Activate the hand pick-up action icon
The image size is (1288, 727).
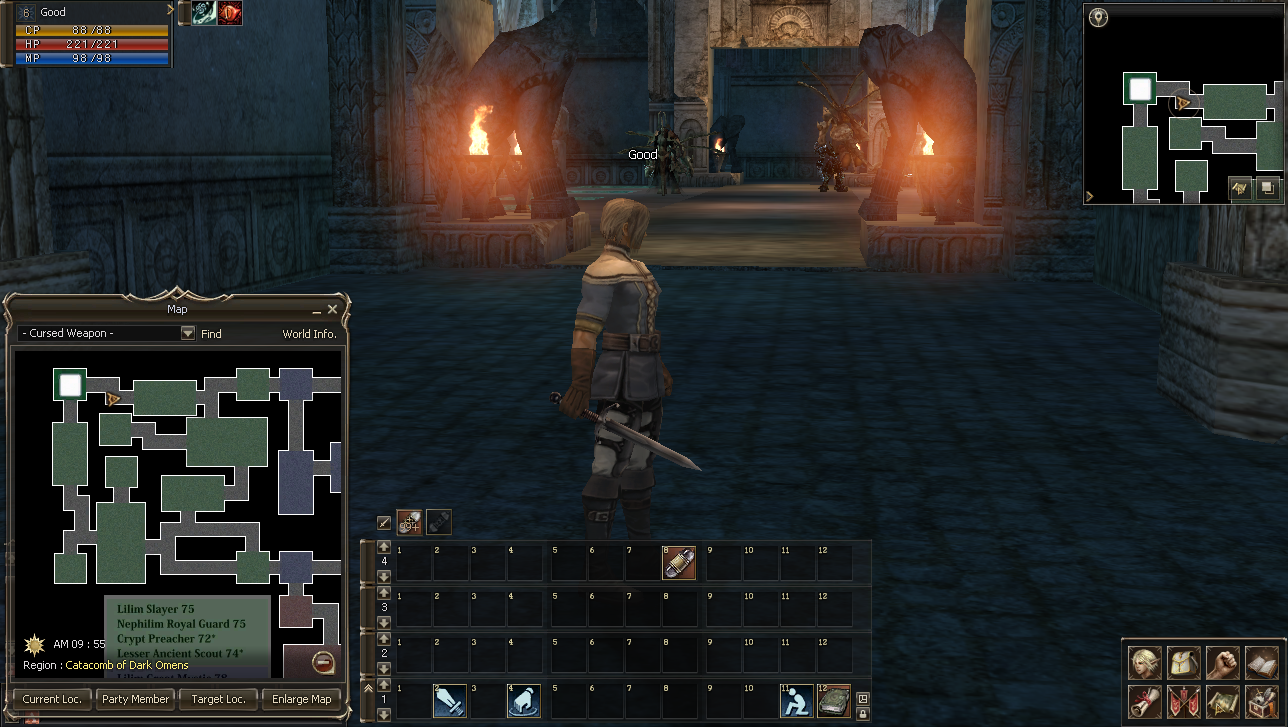click(523, 701)
